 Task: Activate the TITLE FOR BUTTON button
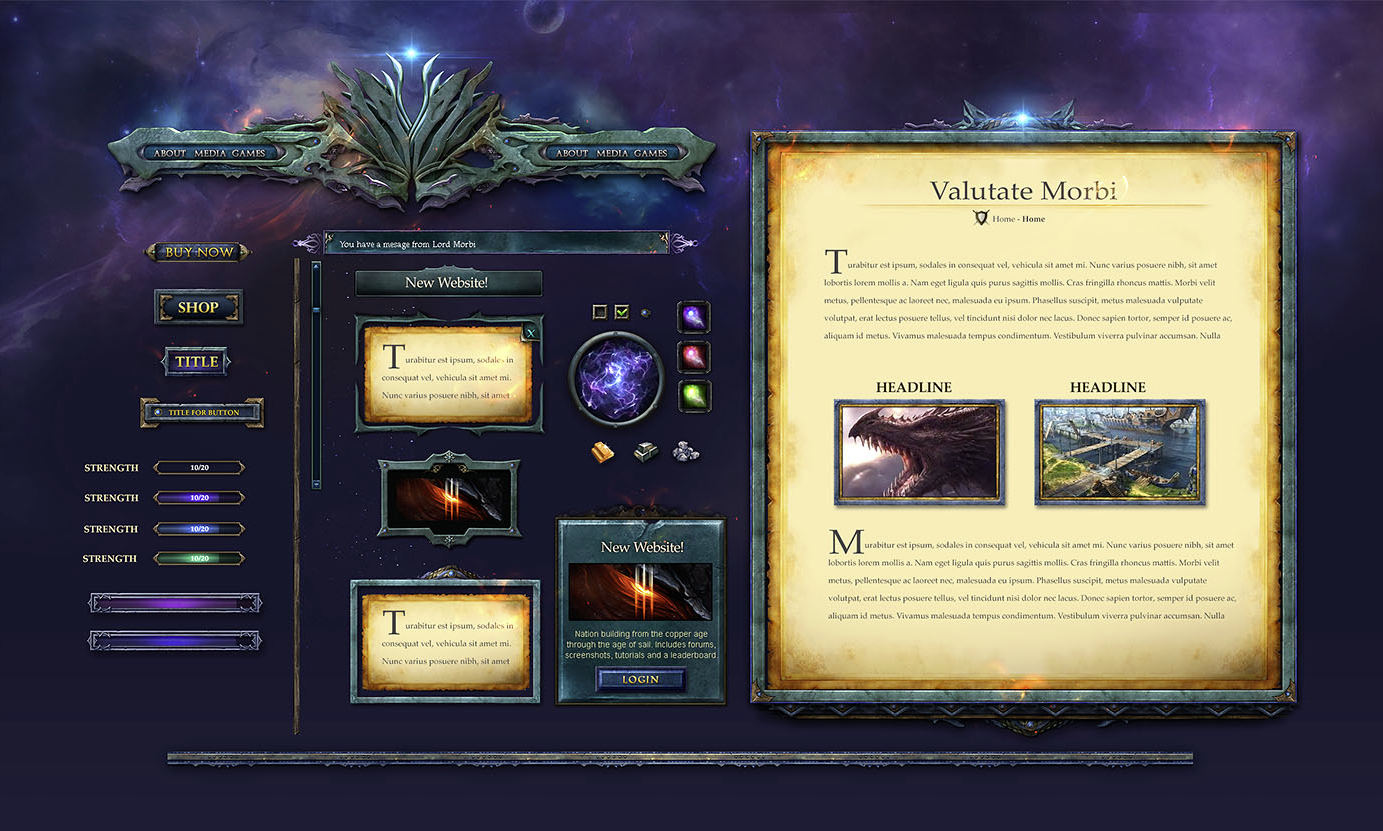coord(203,412)
